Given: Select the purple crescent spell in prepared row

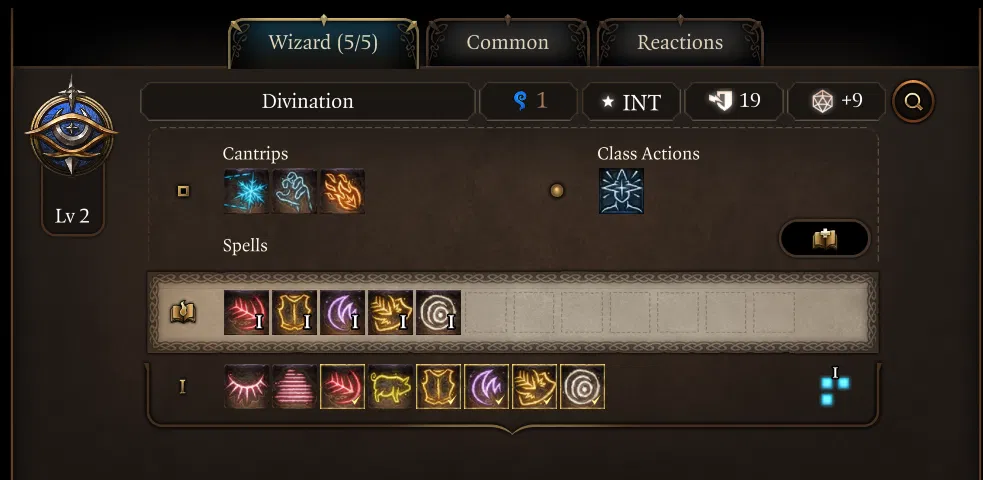Looking at the screenshot, I should 342,312.
